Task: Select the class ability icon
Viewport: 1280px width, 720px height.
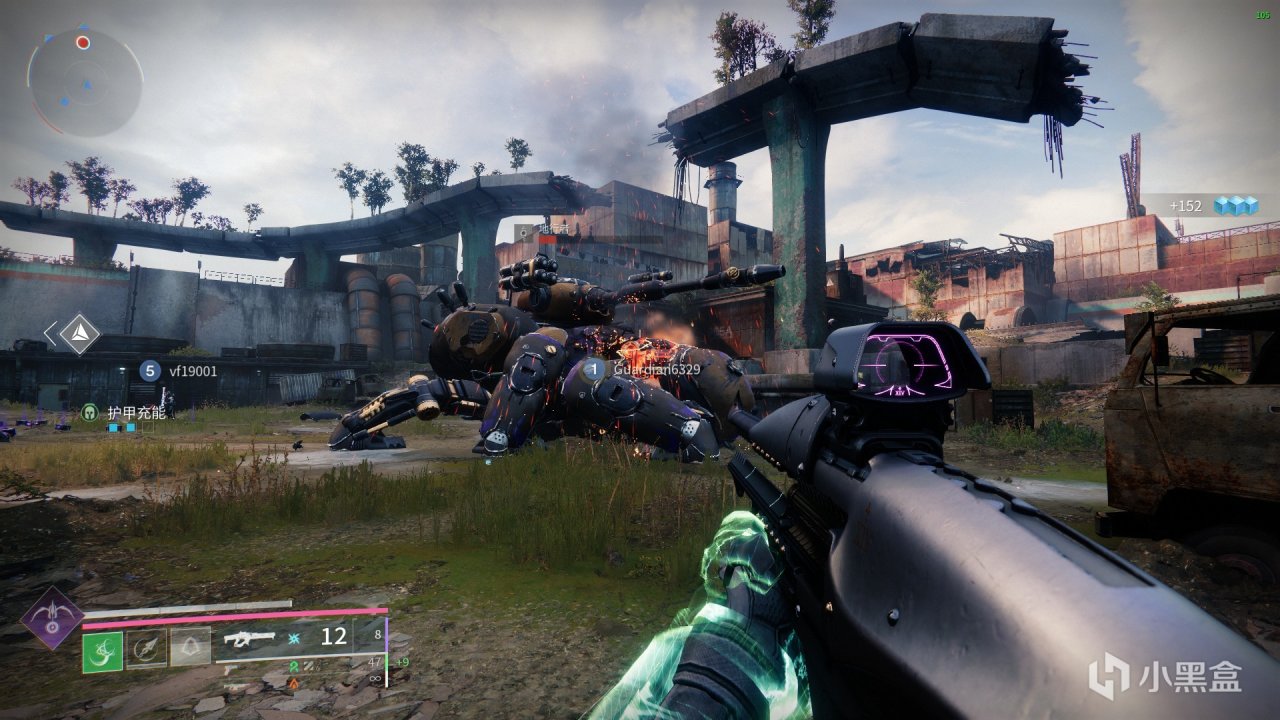Action: 190,648
